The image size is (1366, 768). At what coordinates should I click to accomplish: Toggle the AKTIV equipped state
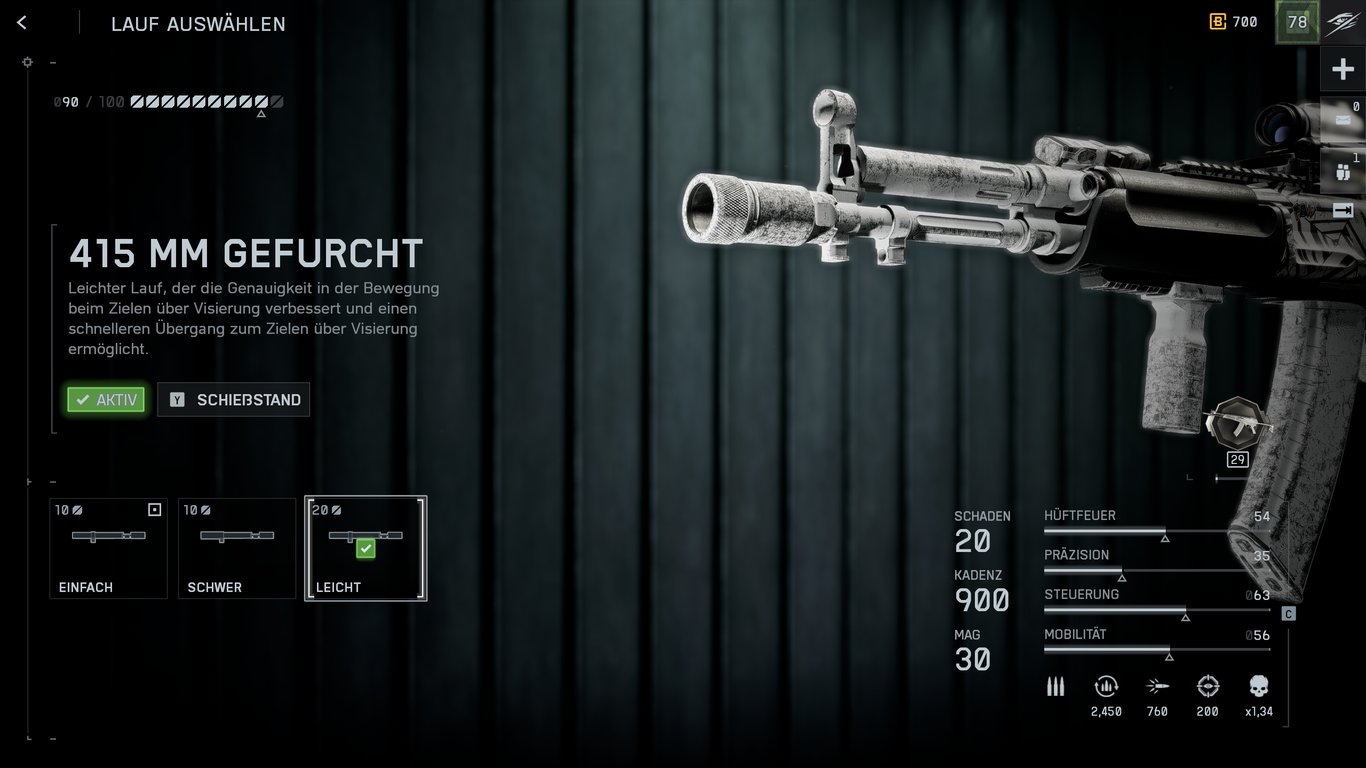pos(105,399)
